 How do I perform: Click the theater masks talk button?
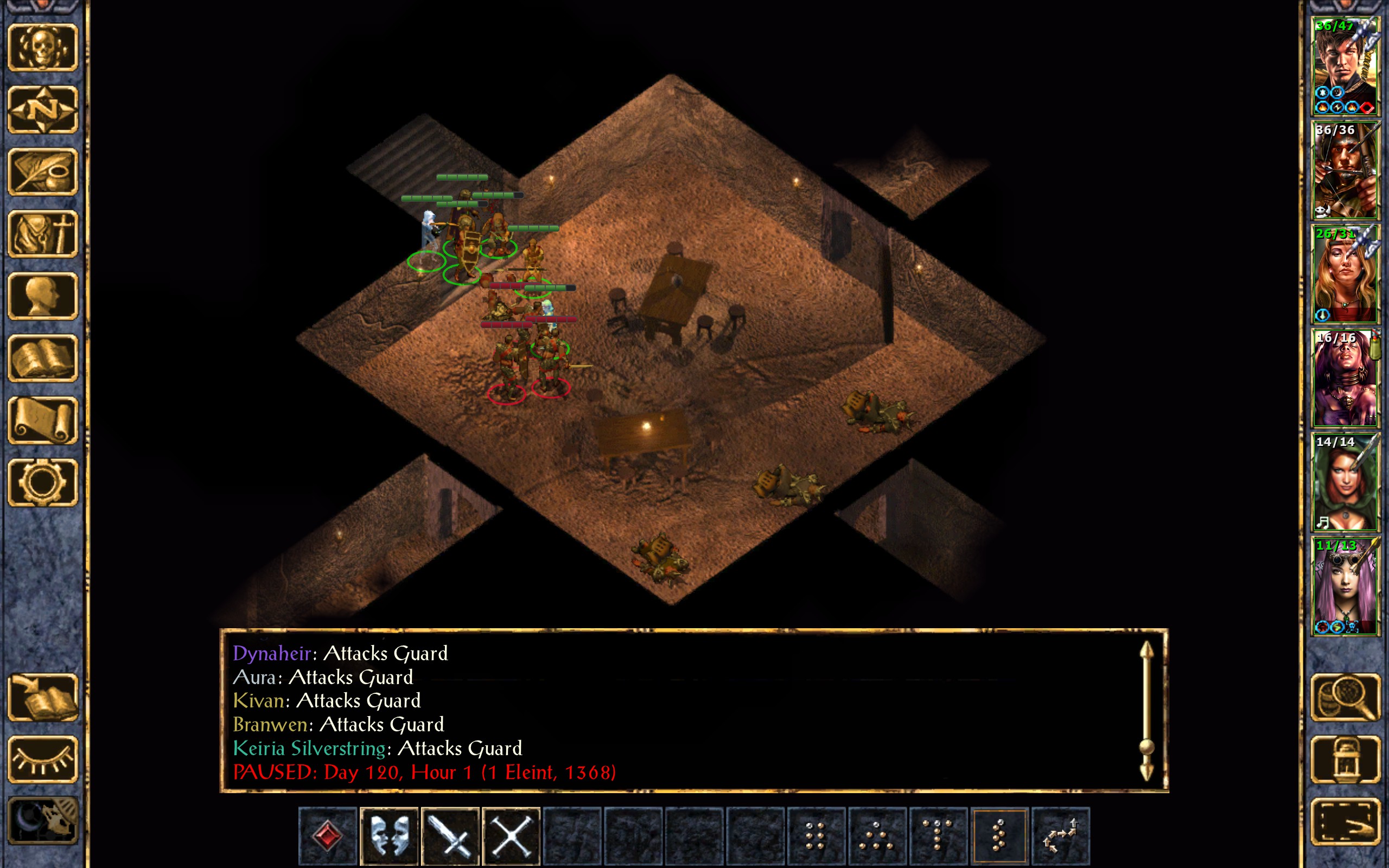coord(389,836)
